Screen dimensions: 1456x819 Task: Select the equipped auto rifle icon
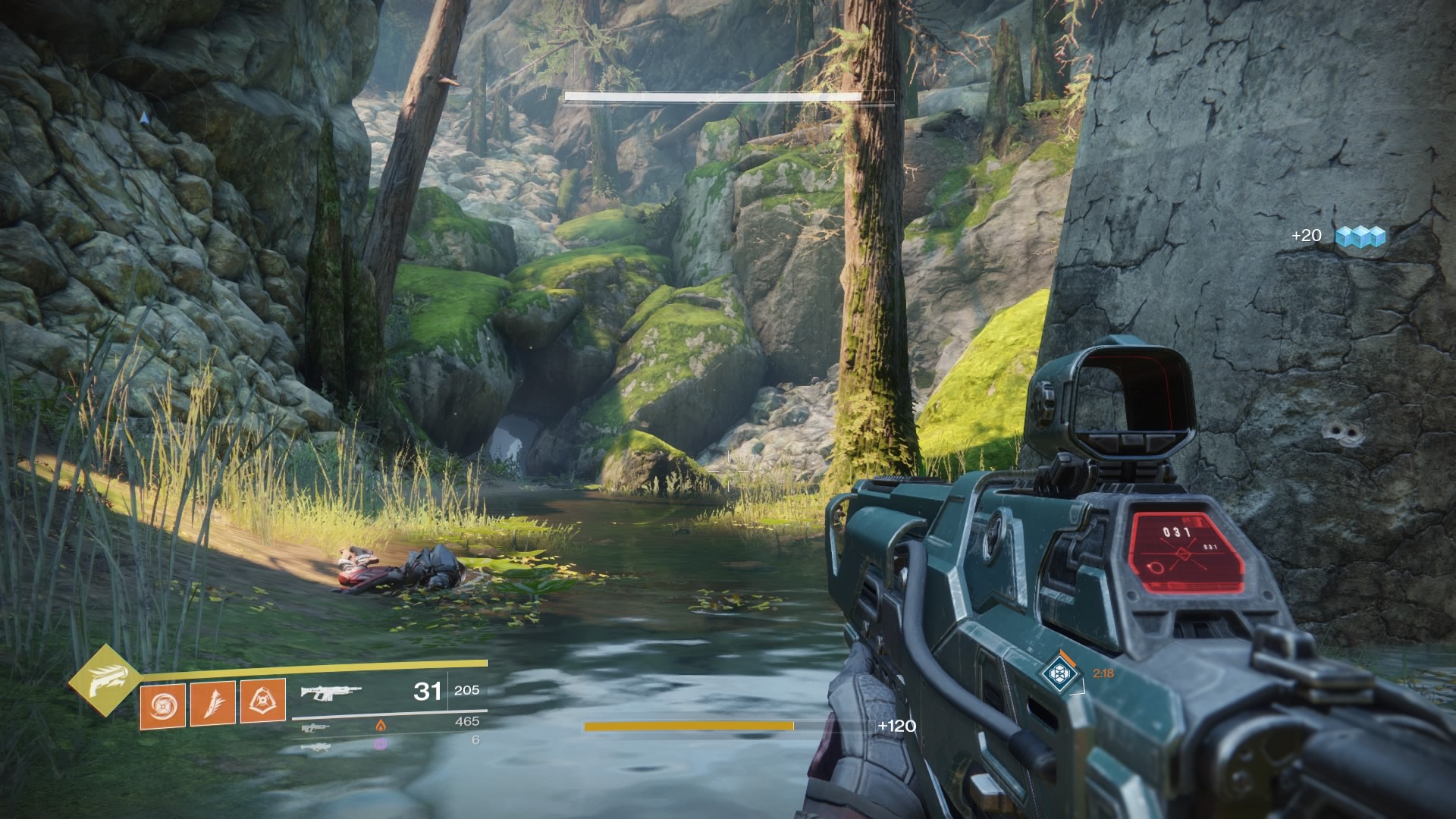(x=331, y=692)
